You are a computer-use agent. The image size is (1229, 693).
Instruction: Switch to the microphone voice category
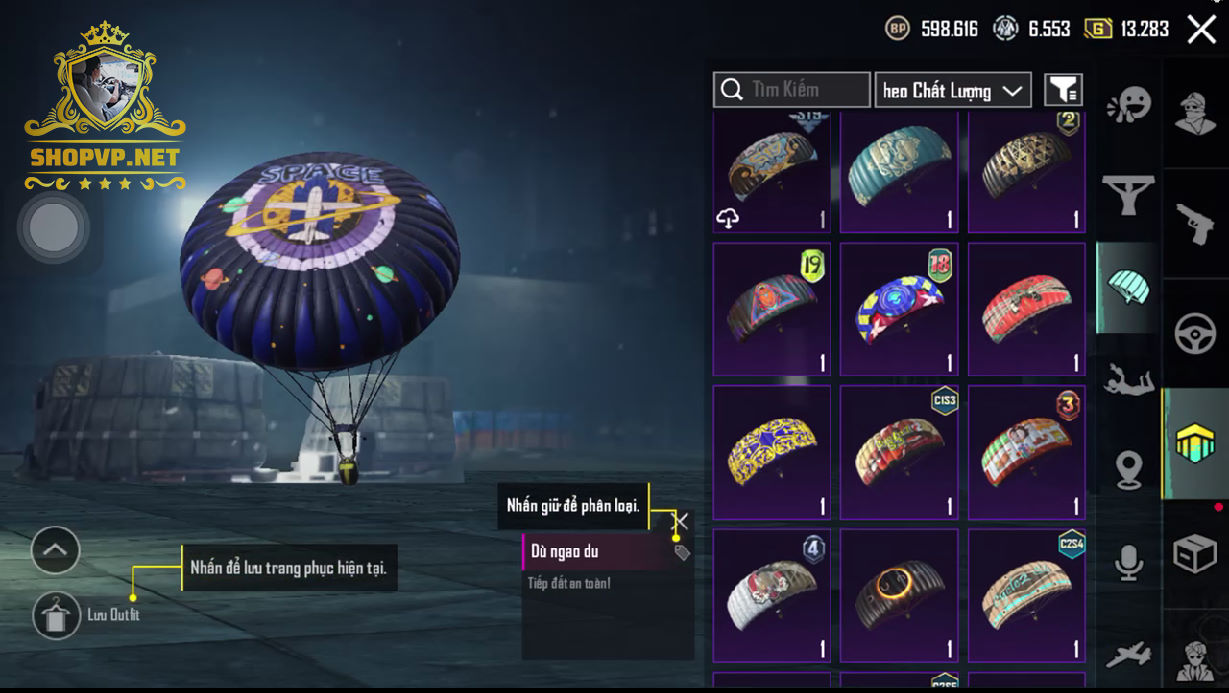[x=1129, y=562]
